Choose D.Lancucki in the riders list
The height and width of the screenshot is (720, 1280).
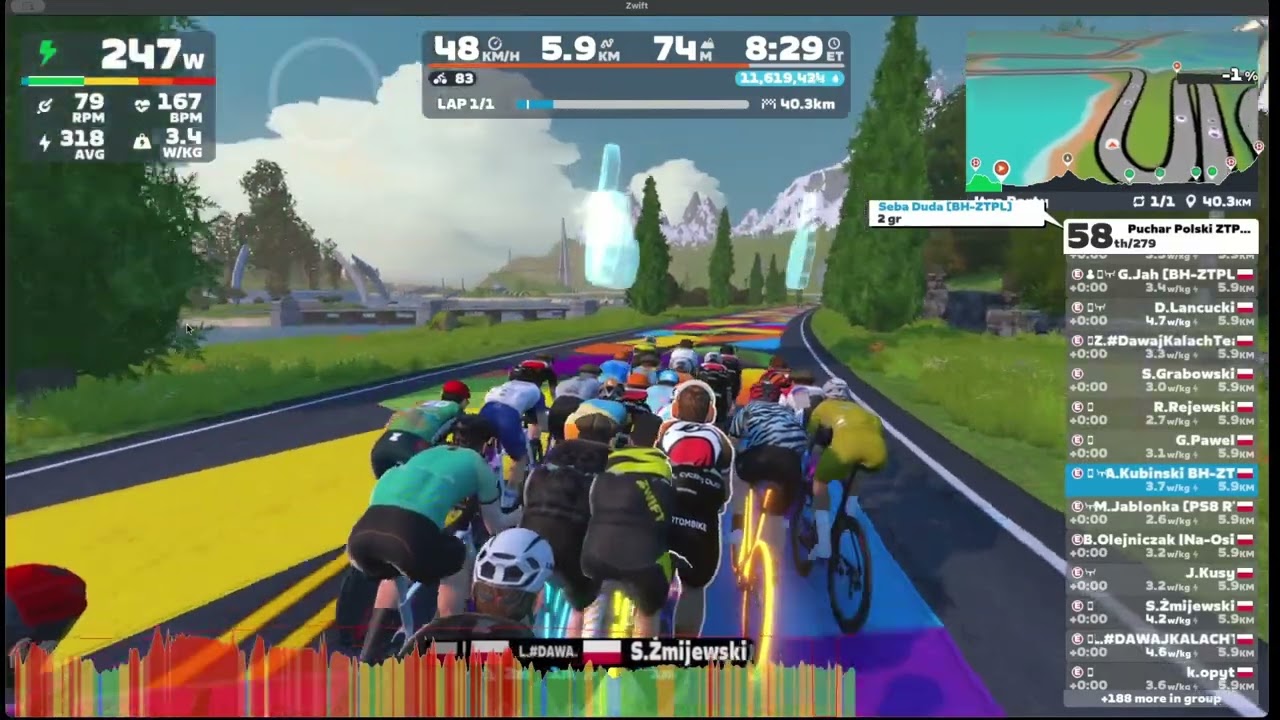1160,314
